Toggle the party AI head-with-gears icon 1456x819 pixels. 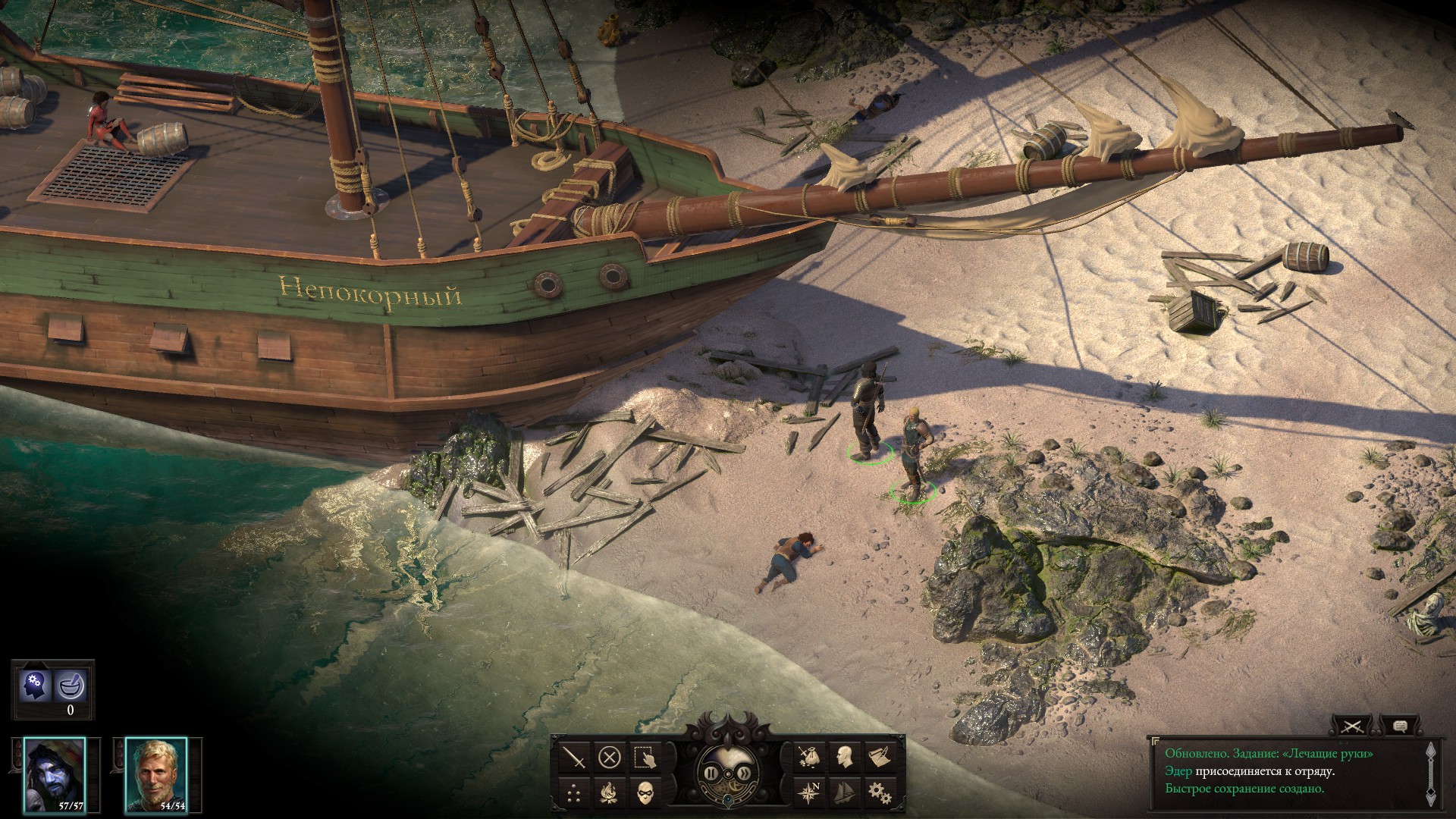tap(35, 686)
